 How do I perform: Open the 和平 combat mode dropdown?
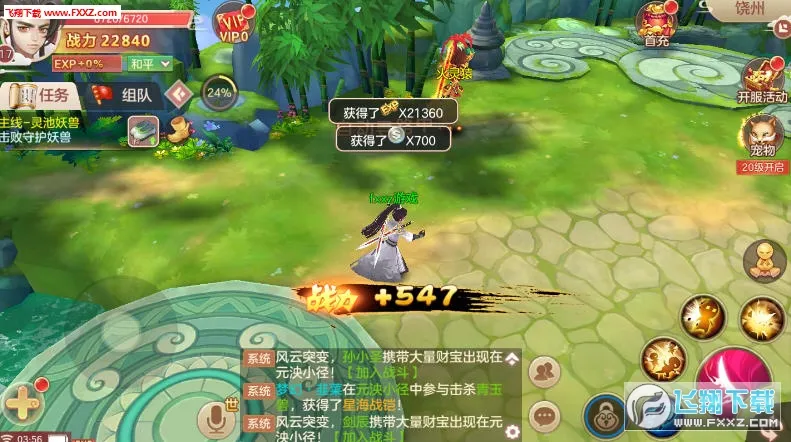[148, 64]
